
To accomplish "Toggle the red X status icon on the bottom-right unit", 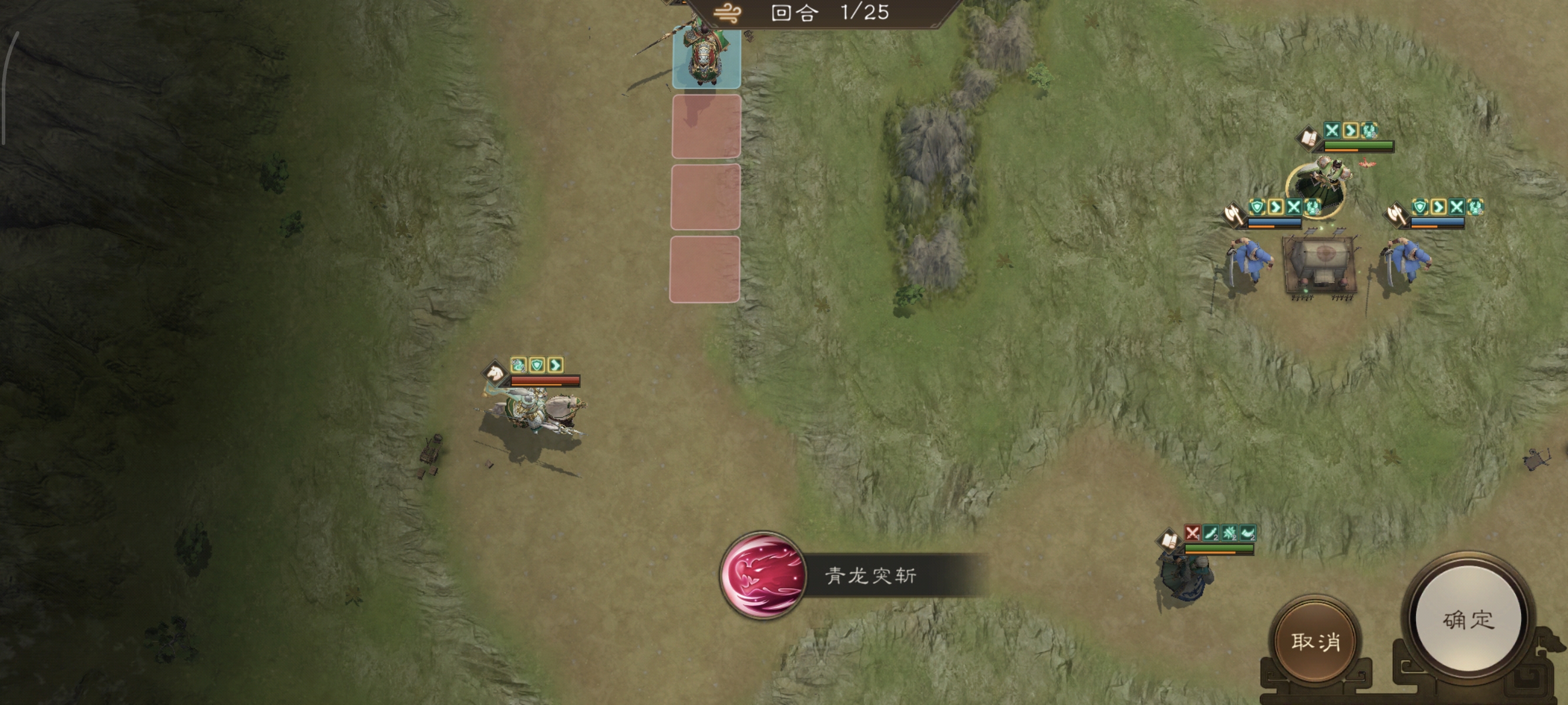I will pyautogui.click(x=1193, y=533).
